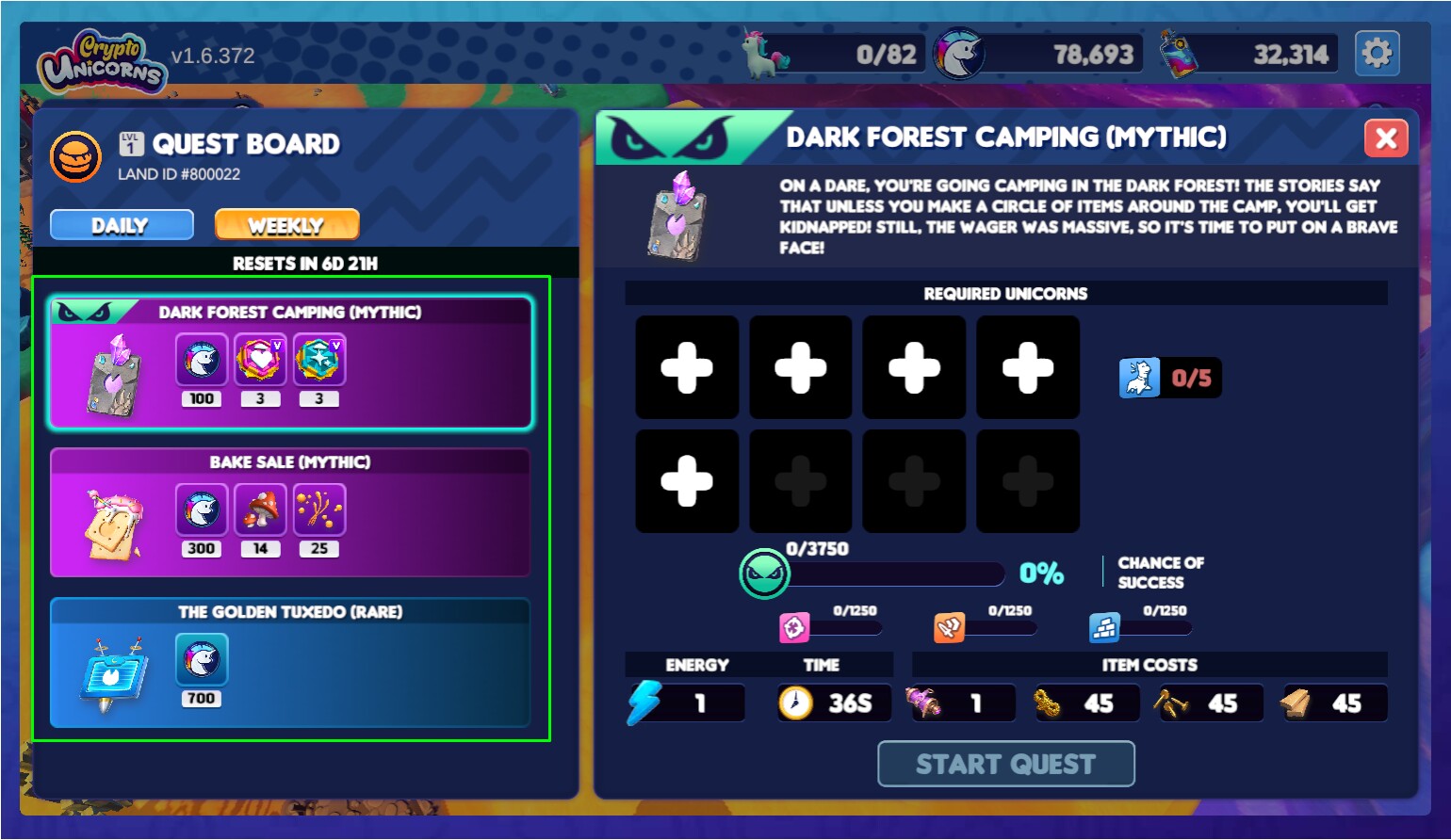
Task: Switch to the WEEKLY tab
Action: 286,224
